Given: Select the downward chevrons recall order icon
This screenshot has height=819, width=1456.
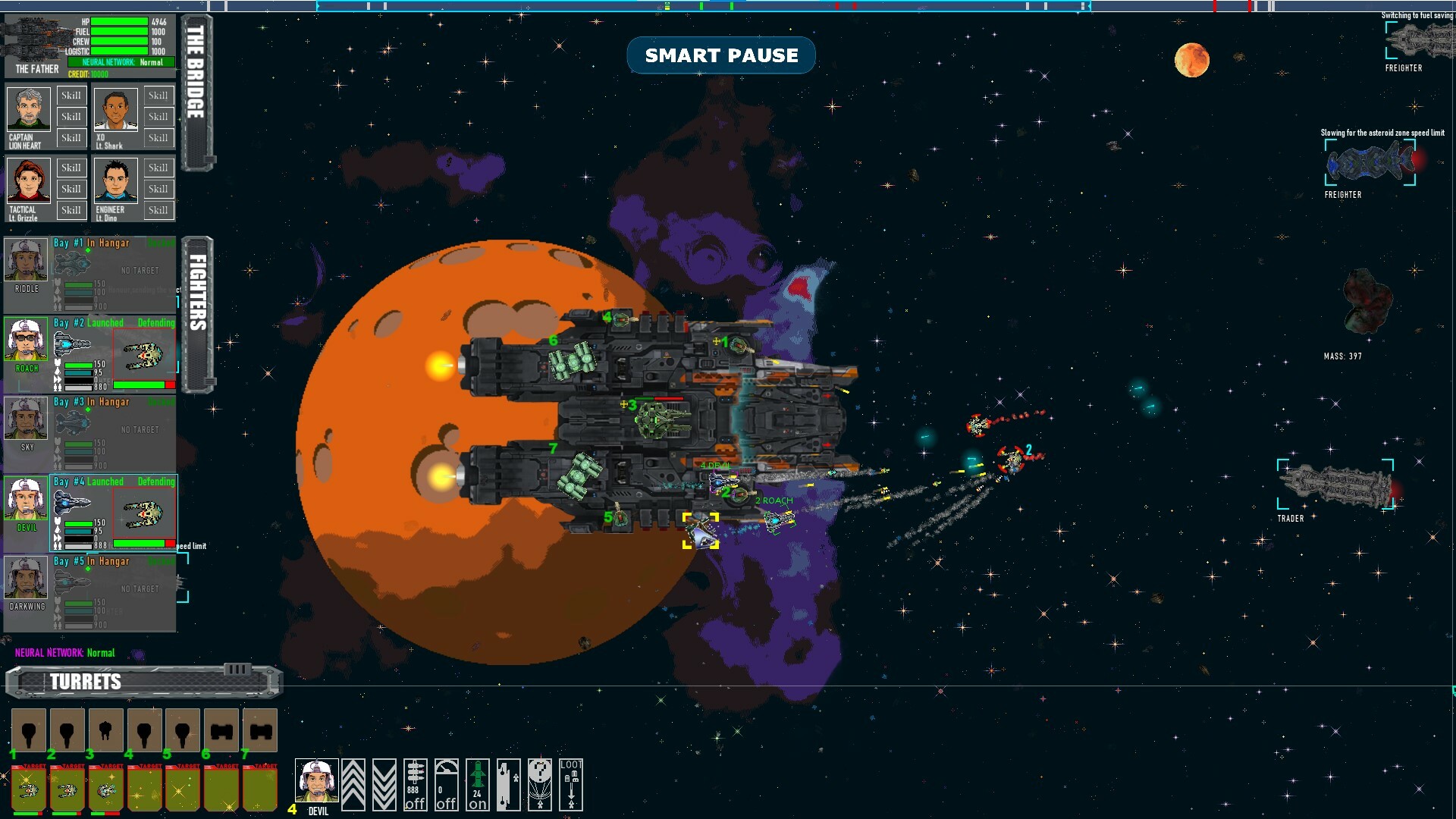Looking at the screenshot, I should pyautogui.click(x=385, y=785).
